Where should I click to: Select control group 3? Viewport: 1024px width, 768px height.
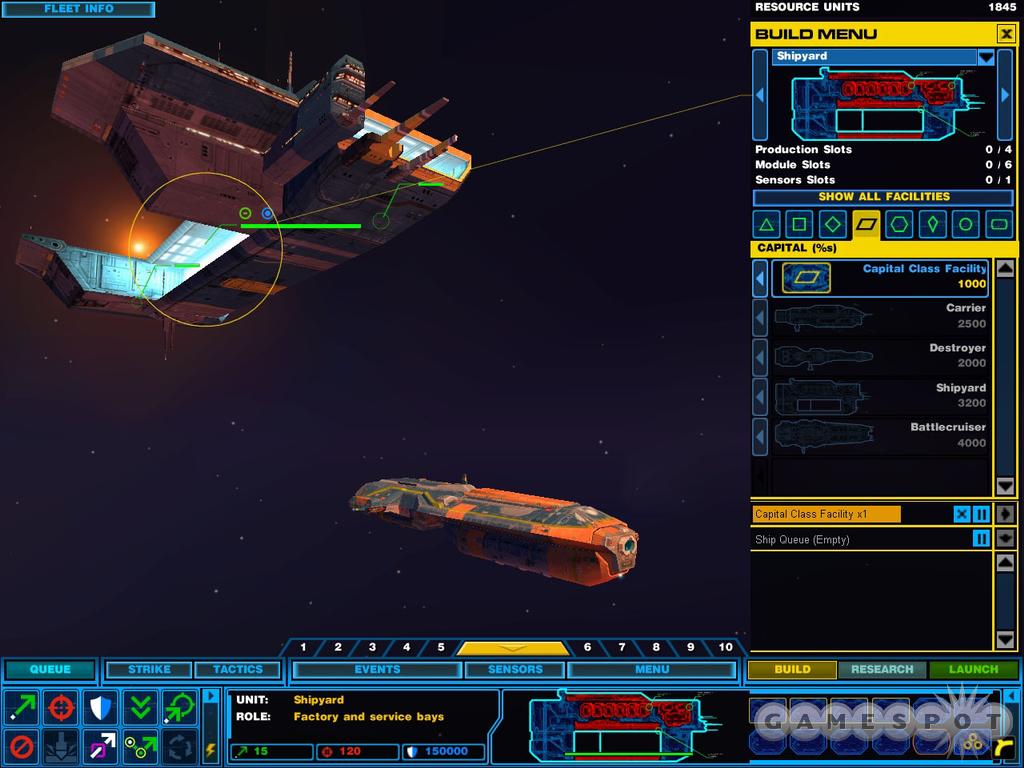[x=372, y=648]
